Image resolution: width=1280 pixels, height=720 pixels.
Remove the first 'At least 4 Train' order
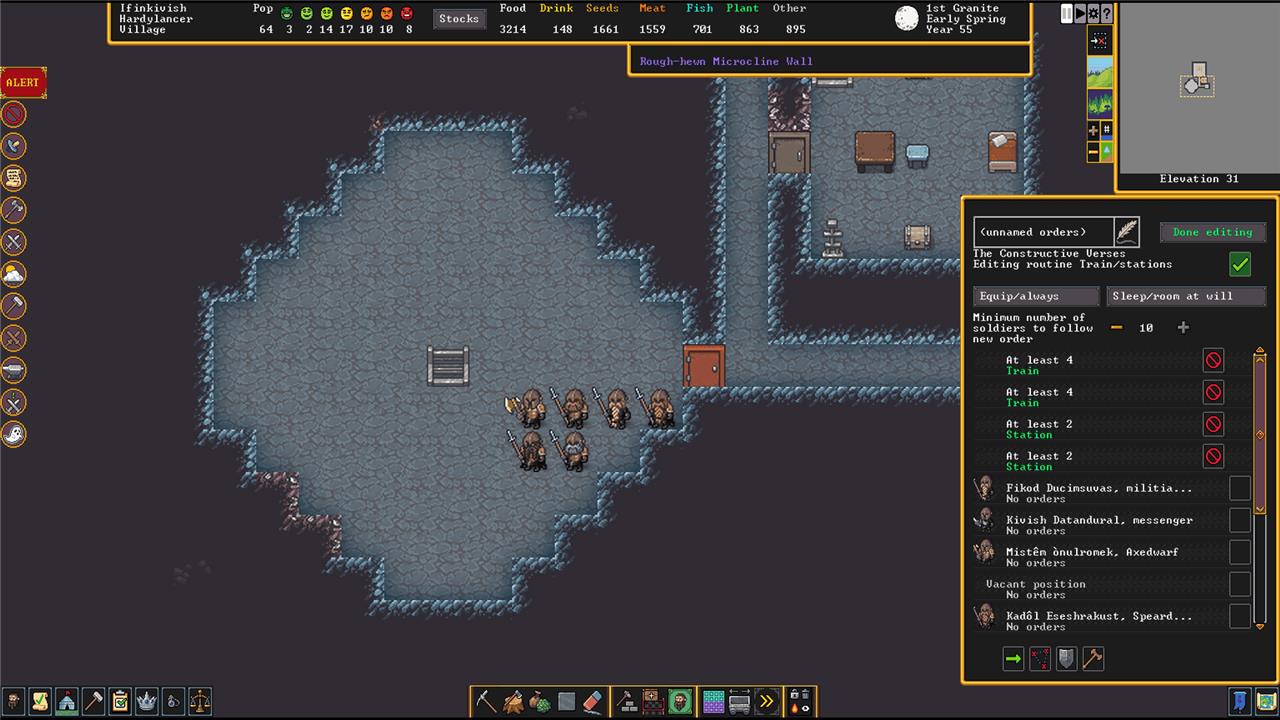(x=1213, y=360)
